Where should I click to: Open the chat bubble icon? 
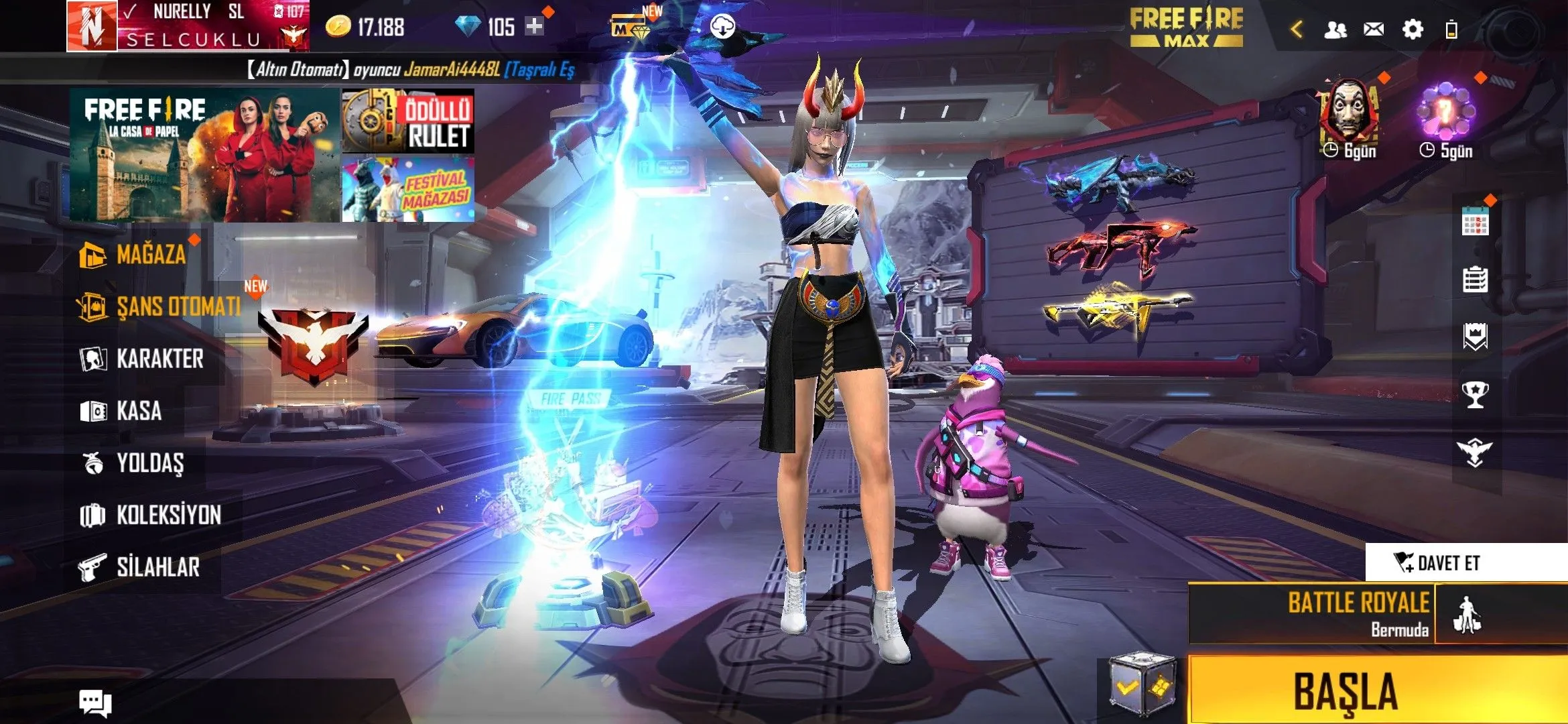pos(95,702)
